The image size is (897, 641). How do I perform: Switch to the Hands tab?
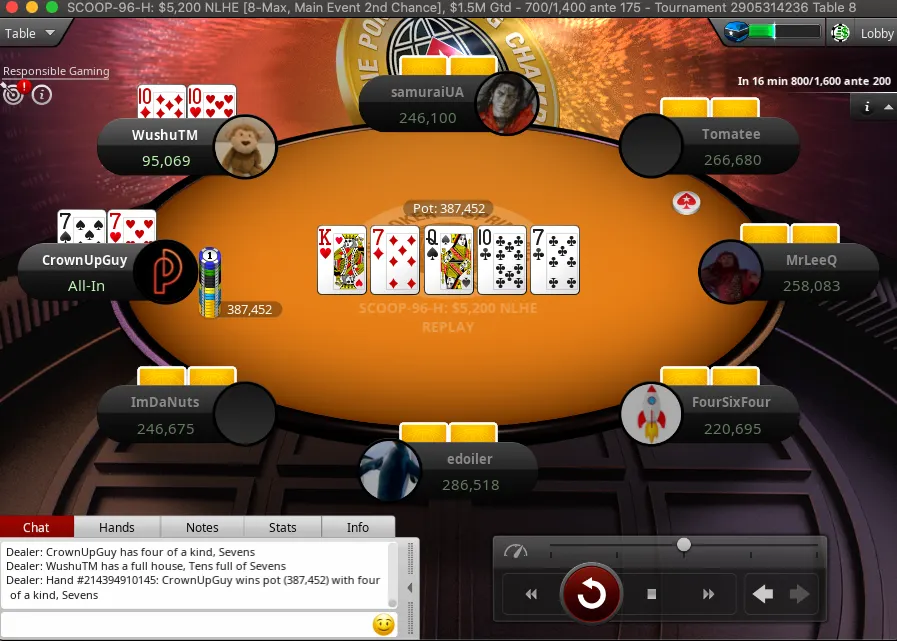[117, 527]
